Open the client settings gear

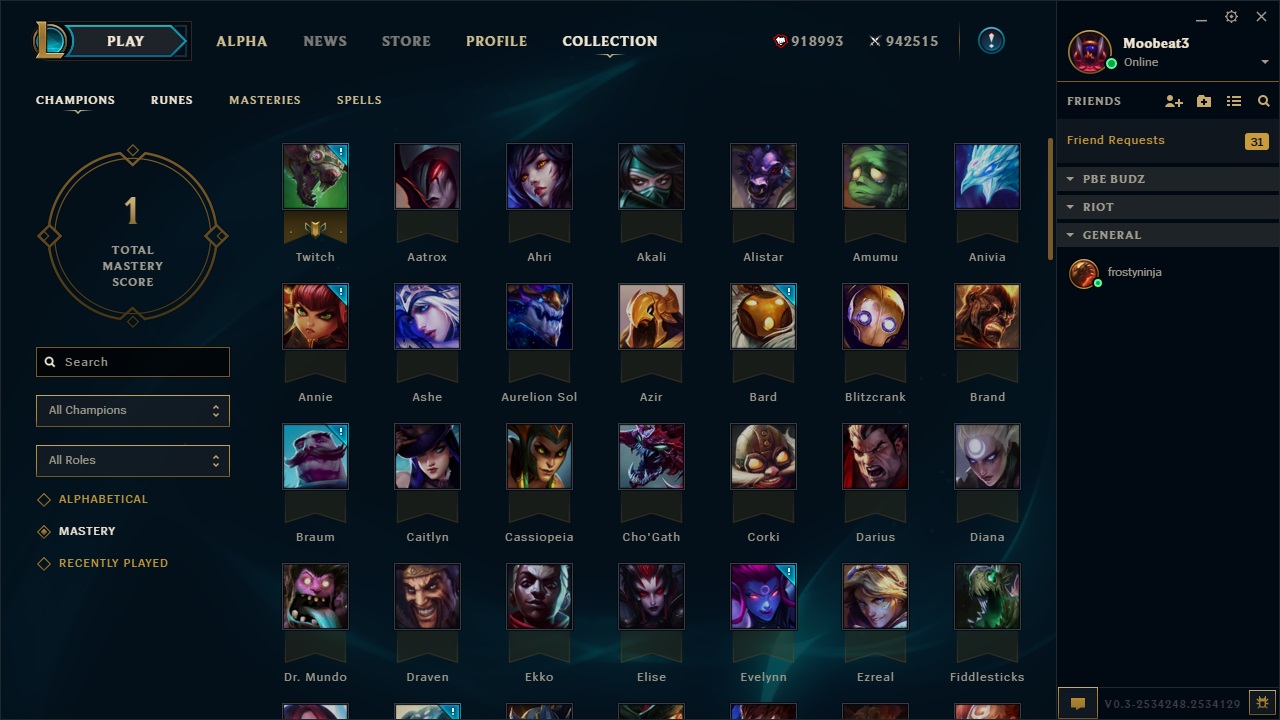[x=1231, y=17]
